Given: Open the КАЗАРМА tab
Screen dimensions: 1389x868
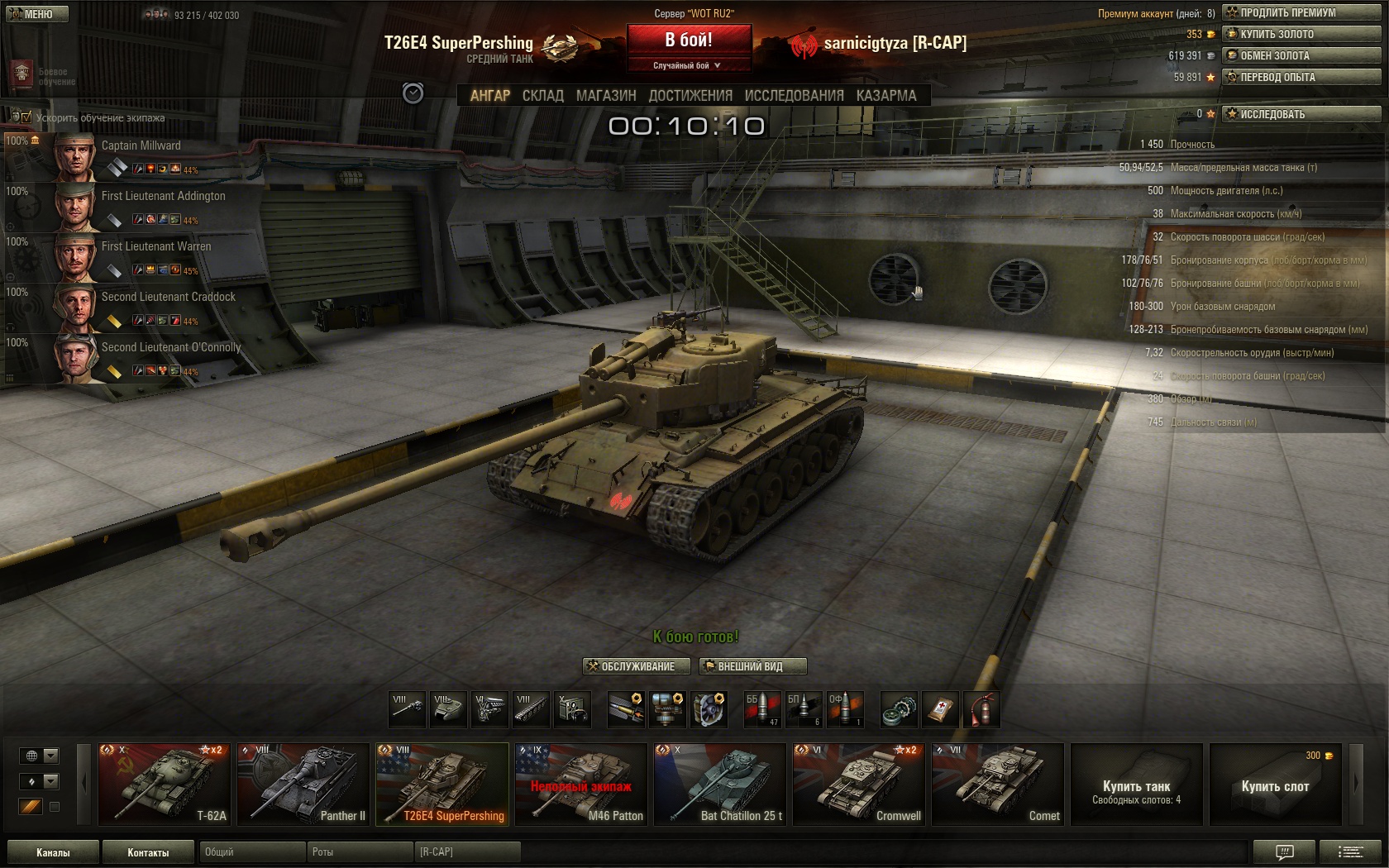Looking at the screenshot, I should click(886, 96).
